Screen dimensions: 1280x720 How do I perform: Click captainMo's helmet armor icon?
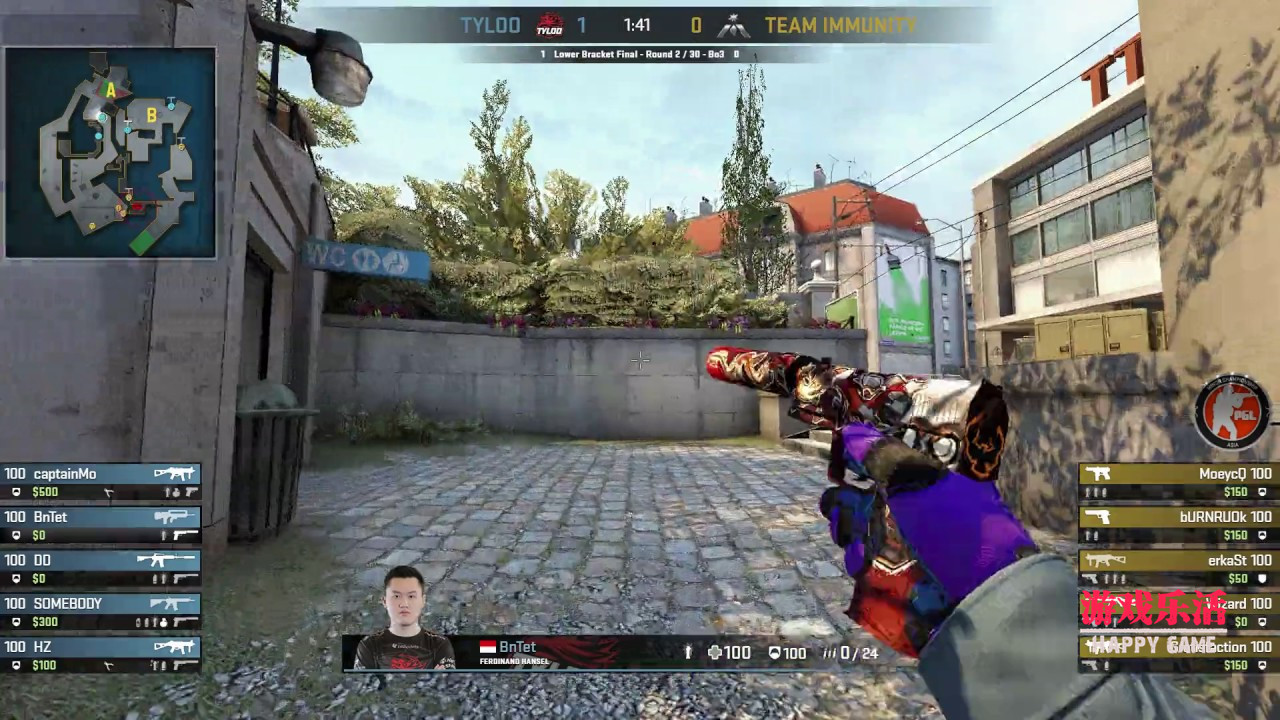(x=15, y=492)
